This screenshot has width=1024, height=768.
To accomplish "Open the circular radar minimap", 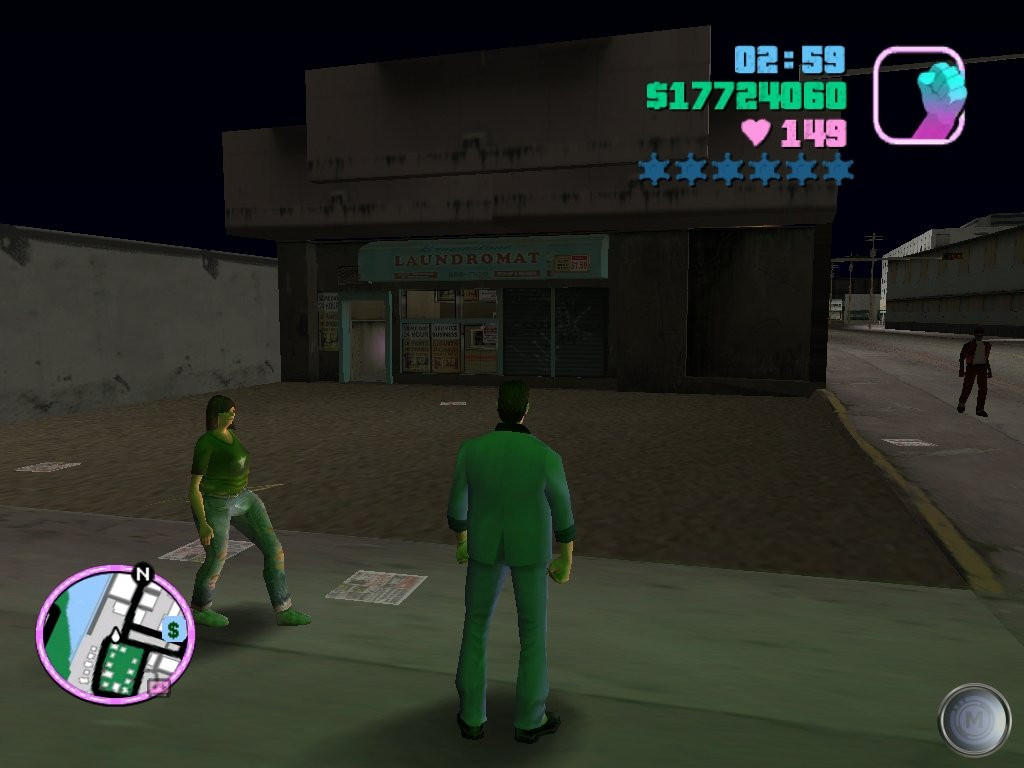I will point(114,633).
